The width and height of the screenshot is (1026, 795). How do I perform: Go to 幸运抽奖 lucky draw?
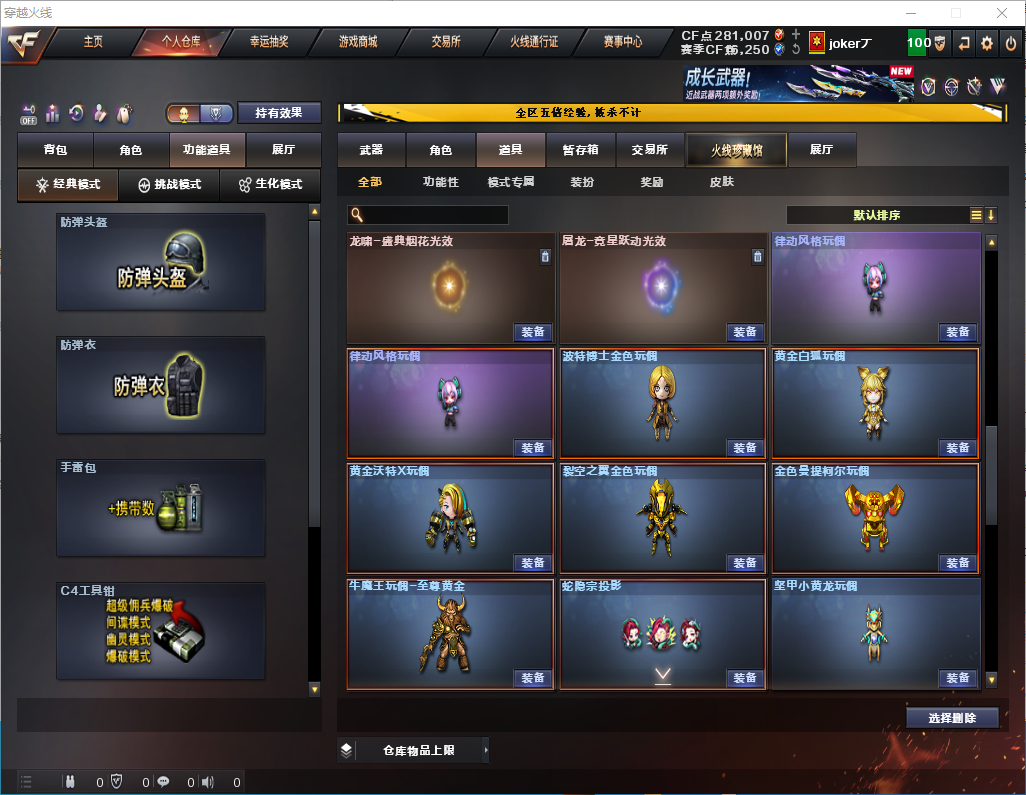tap(268, 42)
